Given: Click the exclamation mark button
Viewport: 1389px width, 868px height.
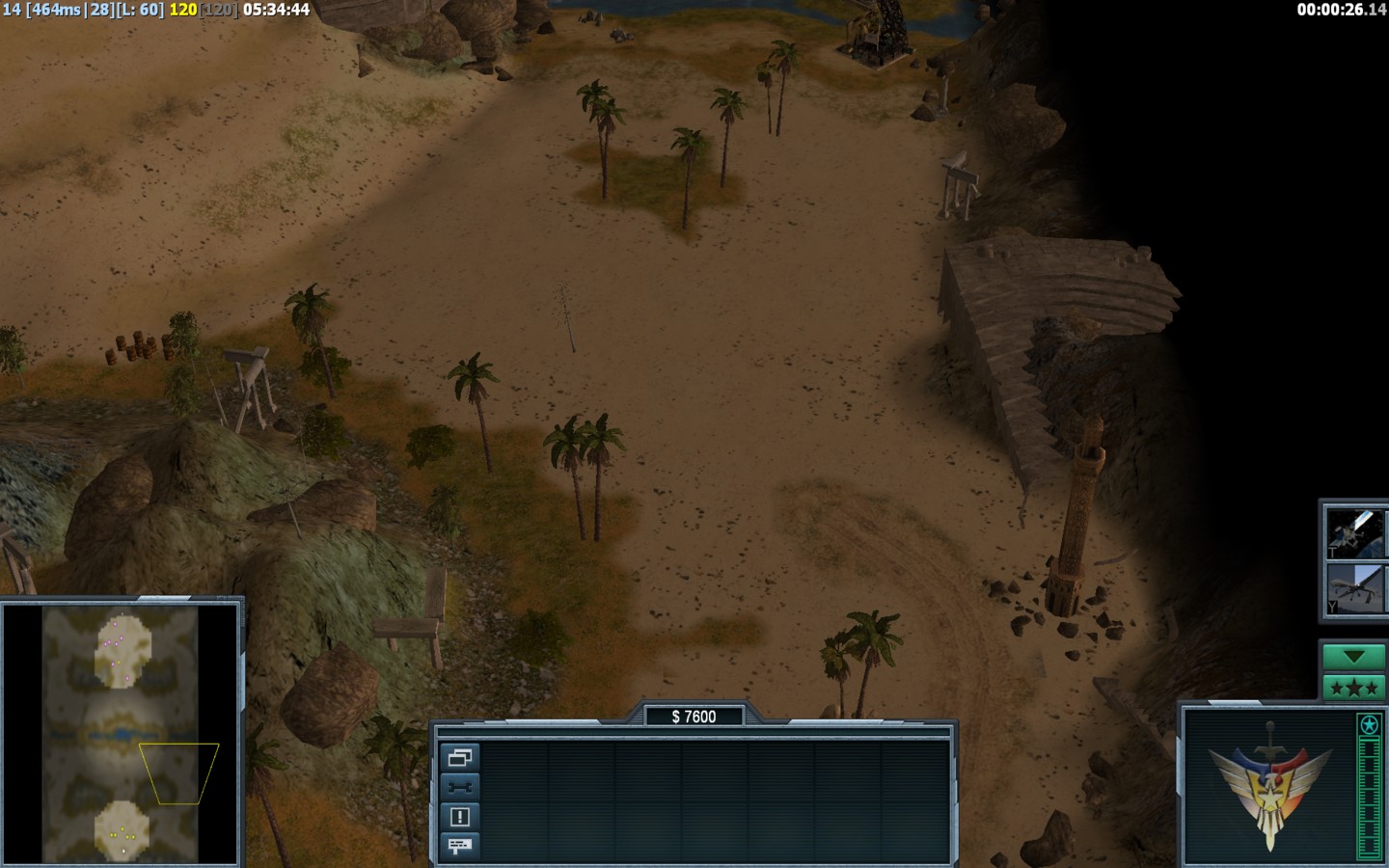Looking at the screenshot, I should (x=460, y=817).
